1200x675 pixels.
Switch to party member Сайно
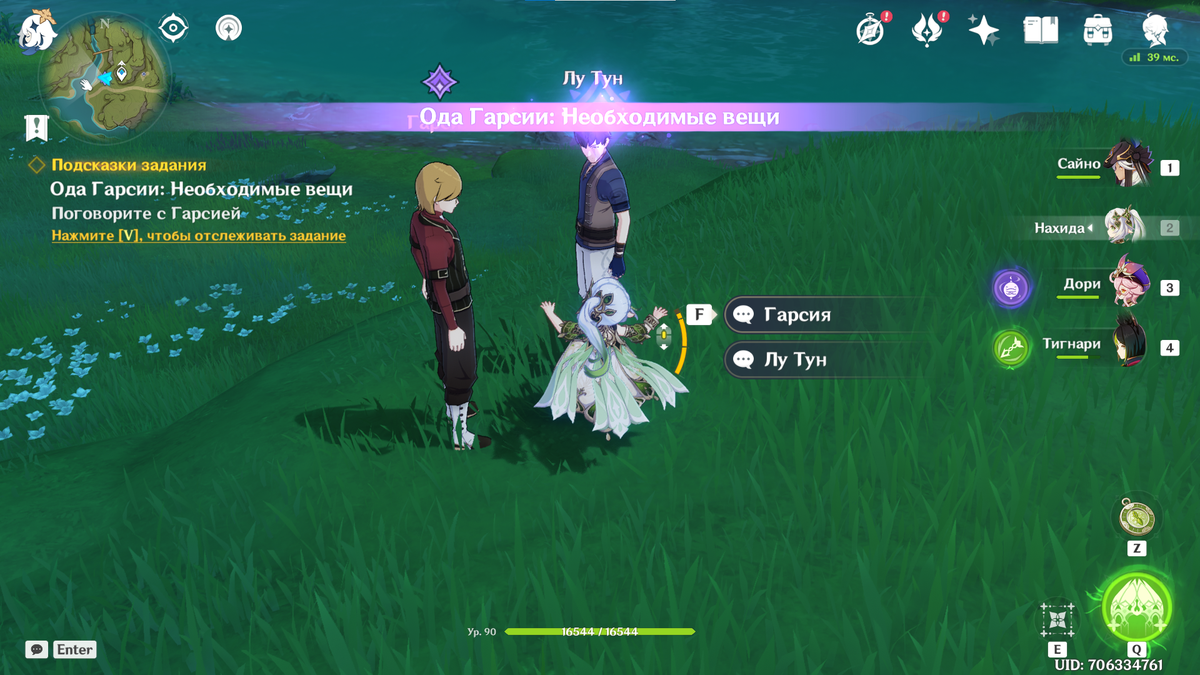[1130, 165]
